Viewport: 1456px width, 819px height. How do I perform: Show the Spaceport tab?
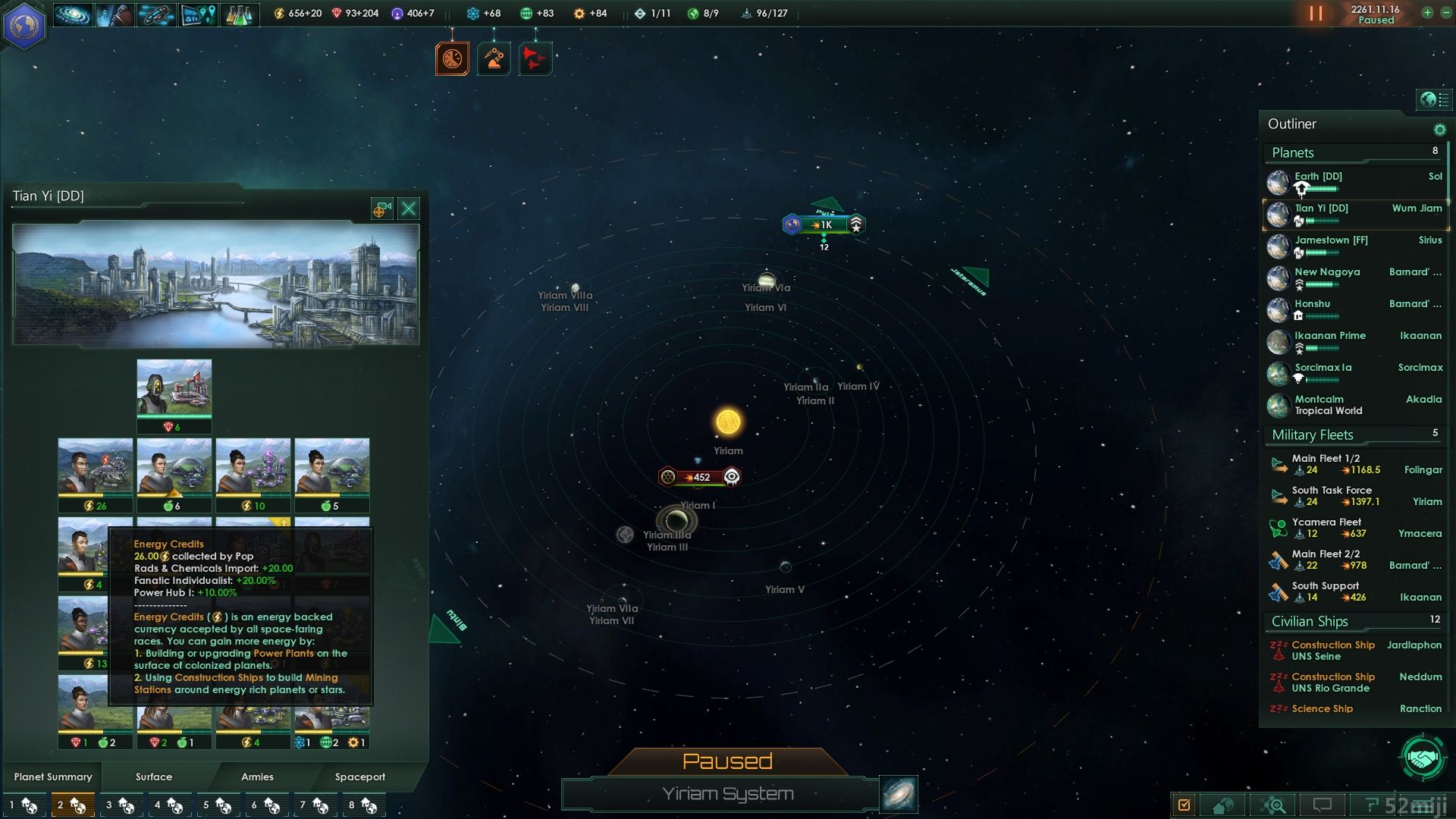360,777
